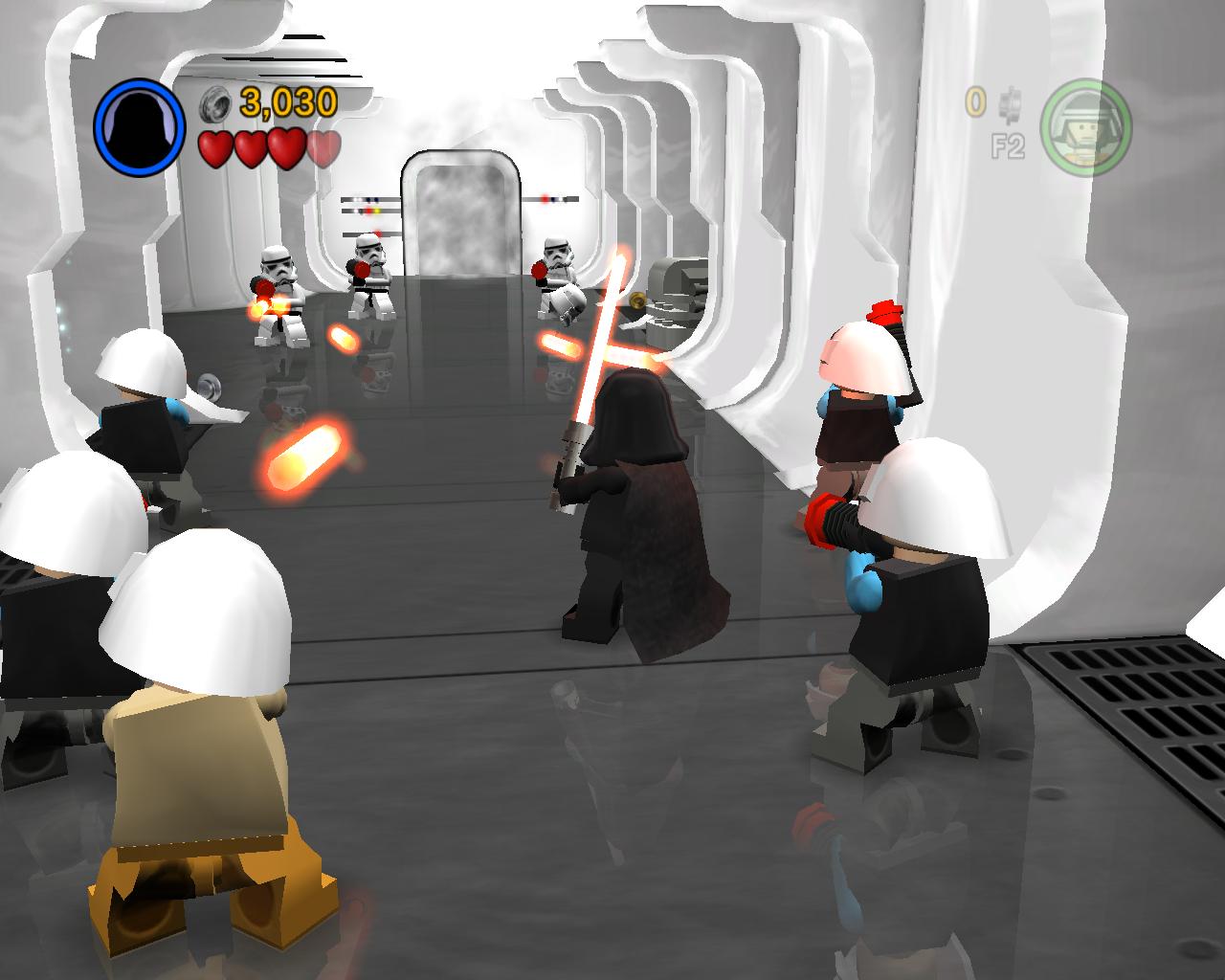The height and width of the screenshot is (980, 1225).
Task: Select the third red heart icon
Action: [285, 149]
